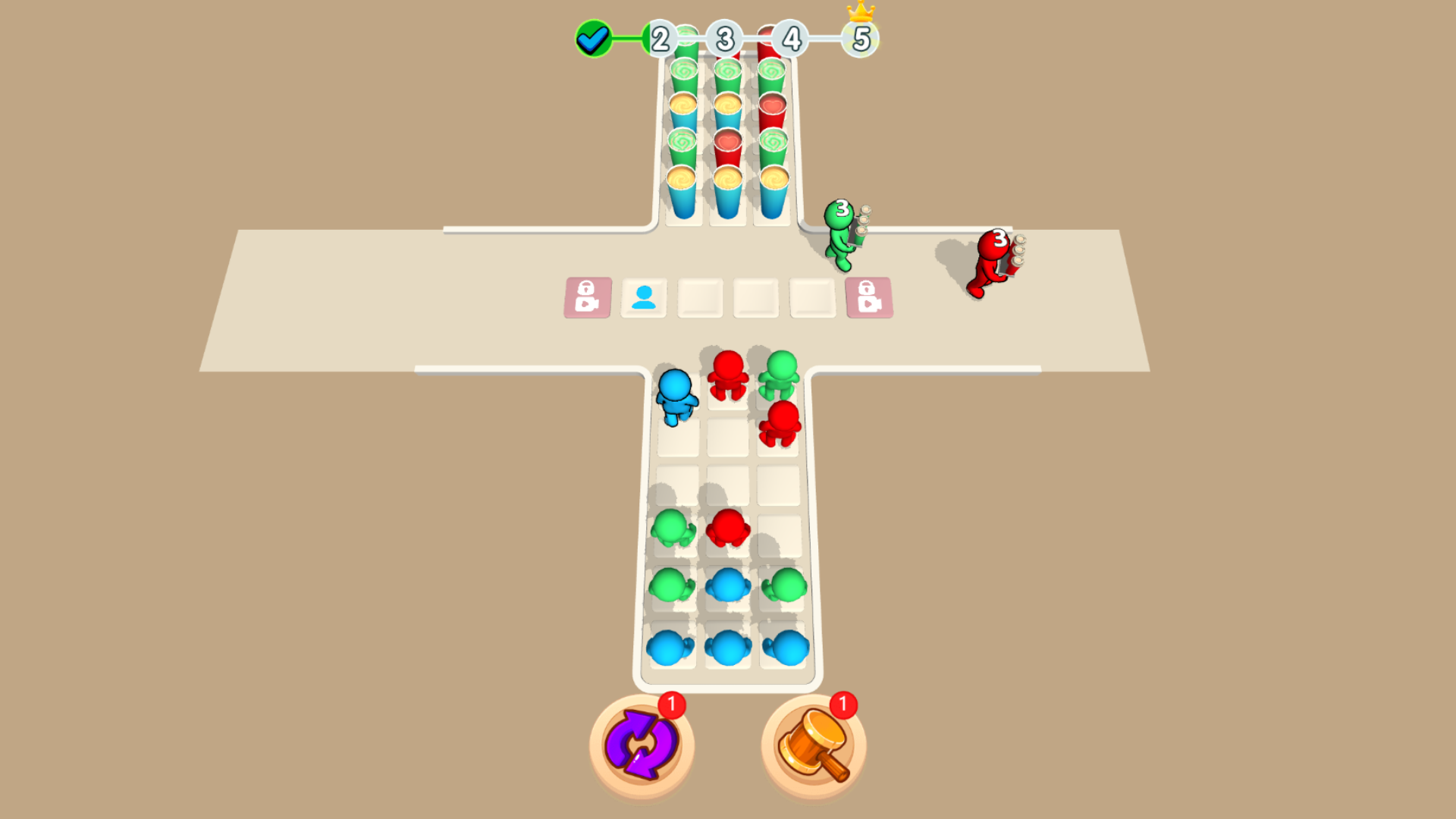Image resolution: width=1456 pixels, height=819 pixels.
Task: Tap a blue character in the bottom row
Action: click(x=728, y=648)
